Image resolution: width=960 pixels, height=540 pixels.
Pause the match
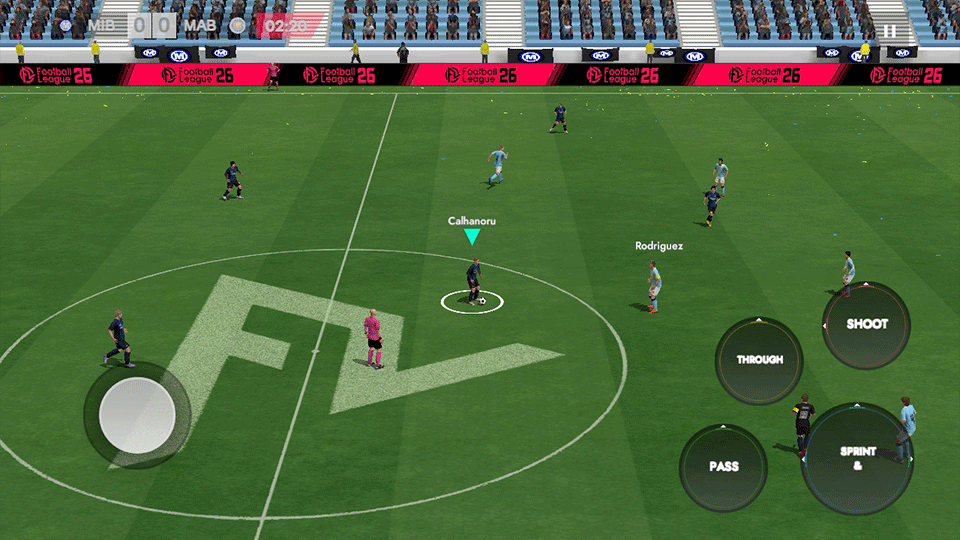[x=889, y=31]
